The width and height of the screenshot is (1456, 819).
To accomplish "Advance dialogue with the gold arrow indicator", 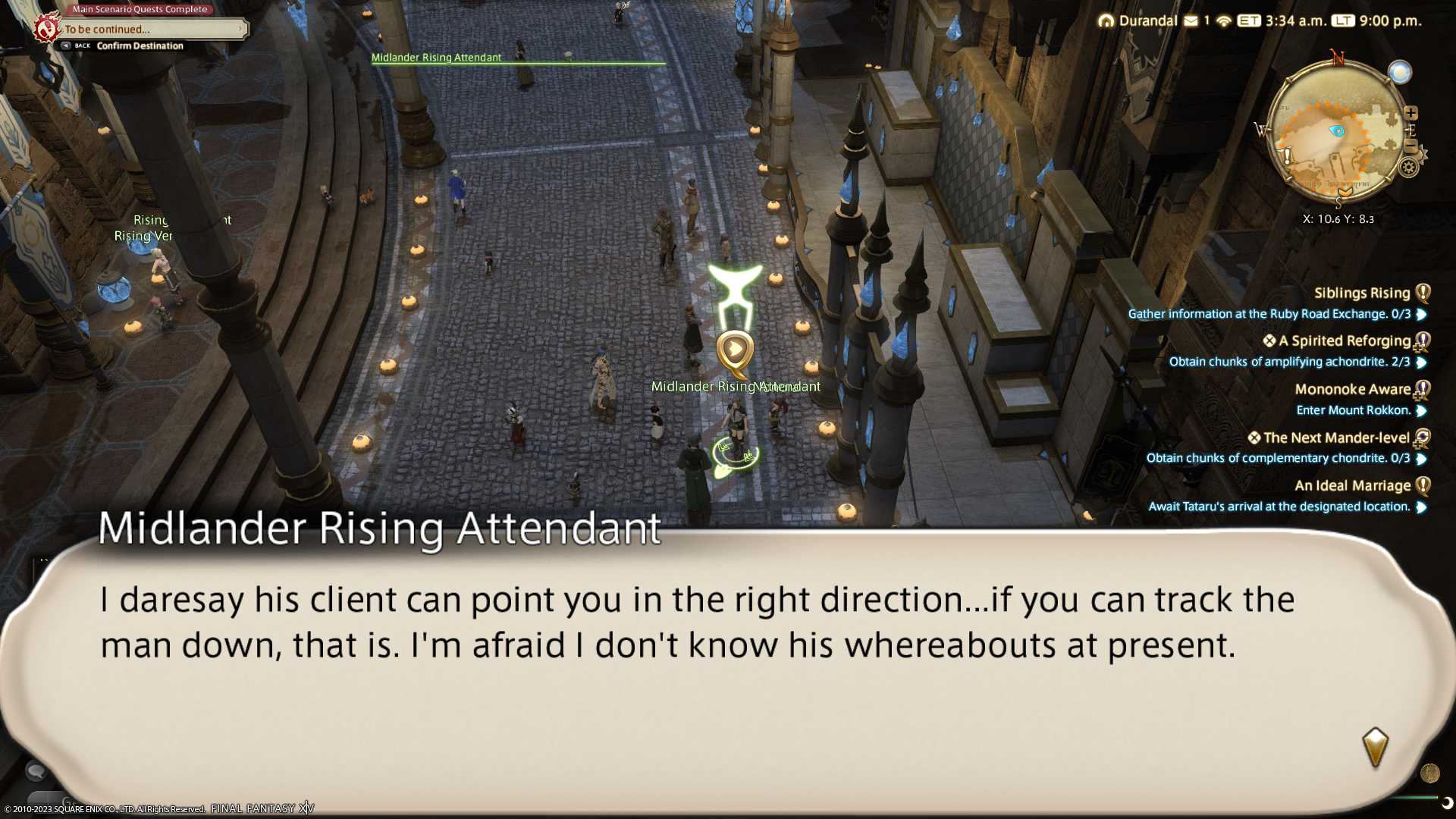I will 1375,748.
